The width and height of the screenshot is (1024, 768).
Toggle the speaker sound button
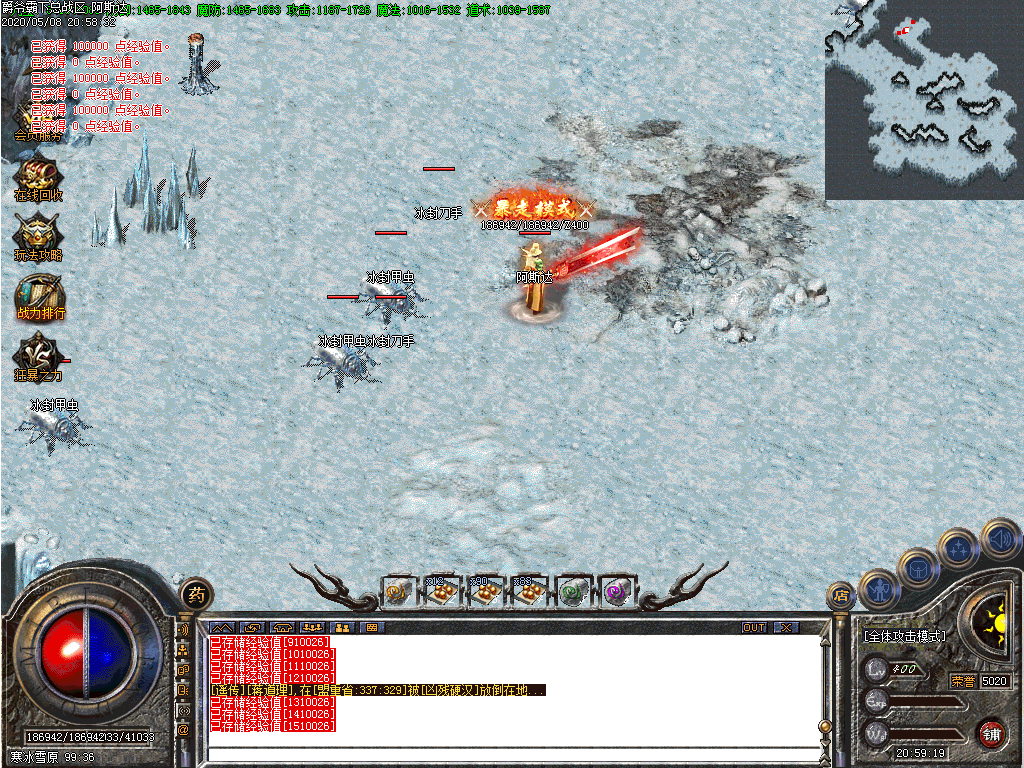(999, 538)
